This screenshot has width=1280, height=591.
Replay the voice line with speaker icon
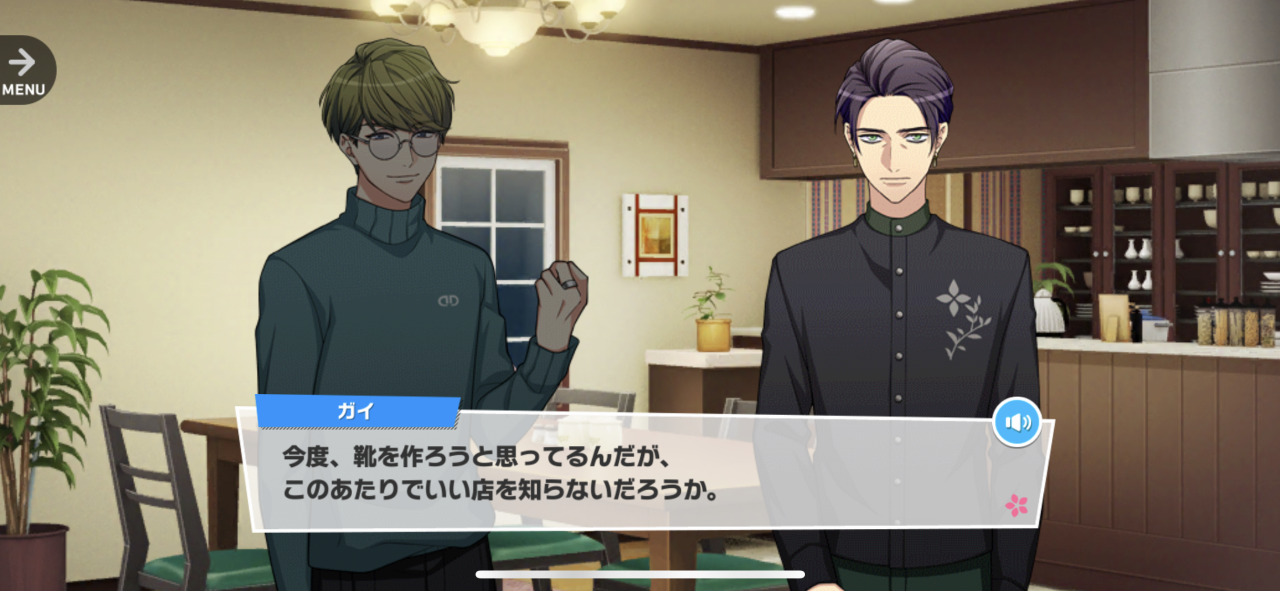click(1016, 422)
